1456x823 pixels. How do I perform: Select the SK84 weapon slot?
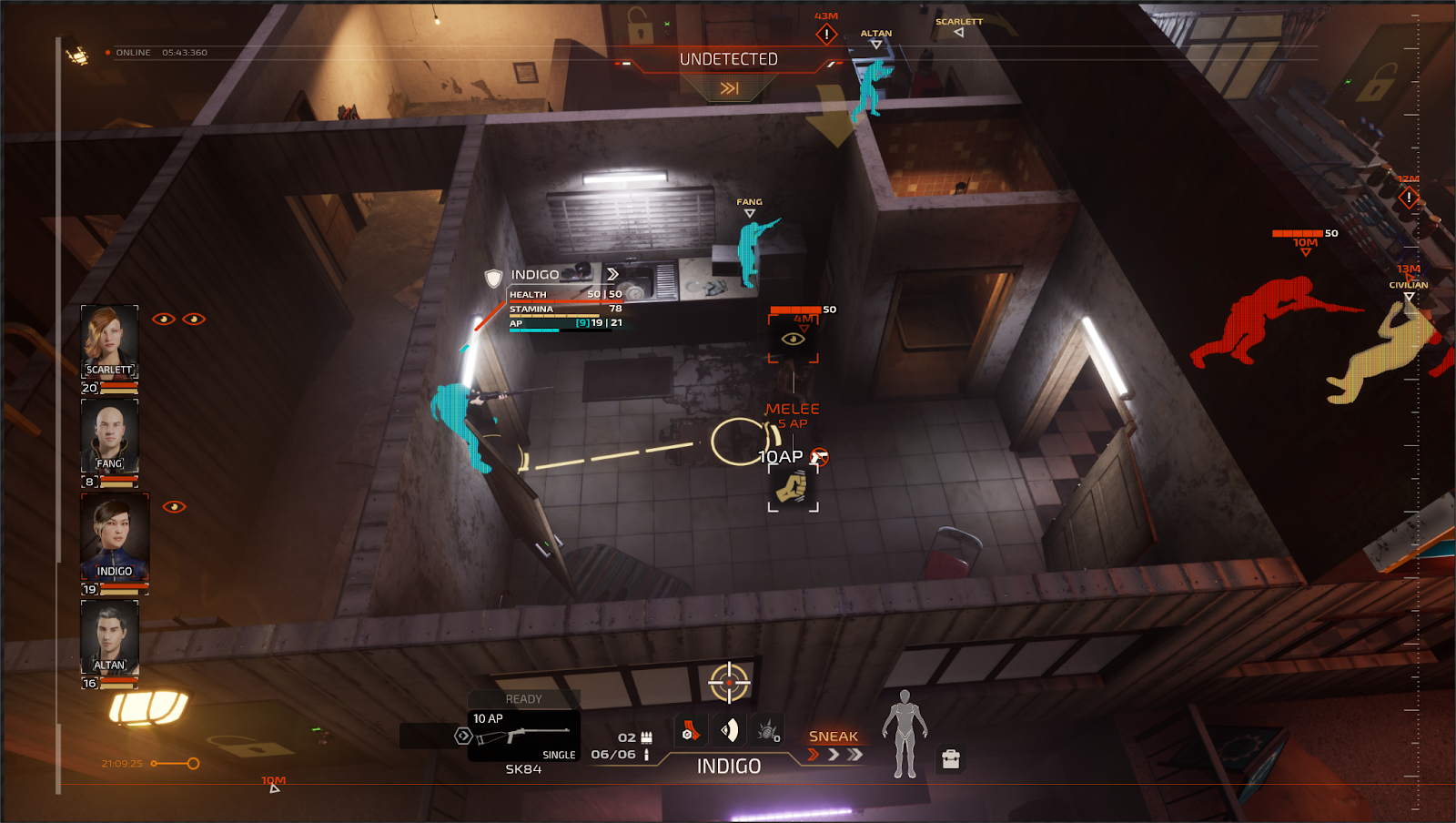[x=524, y=736]
